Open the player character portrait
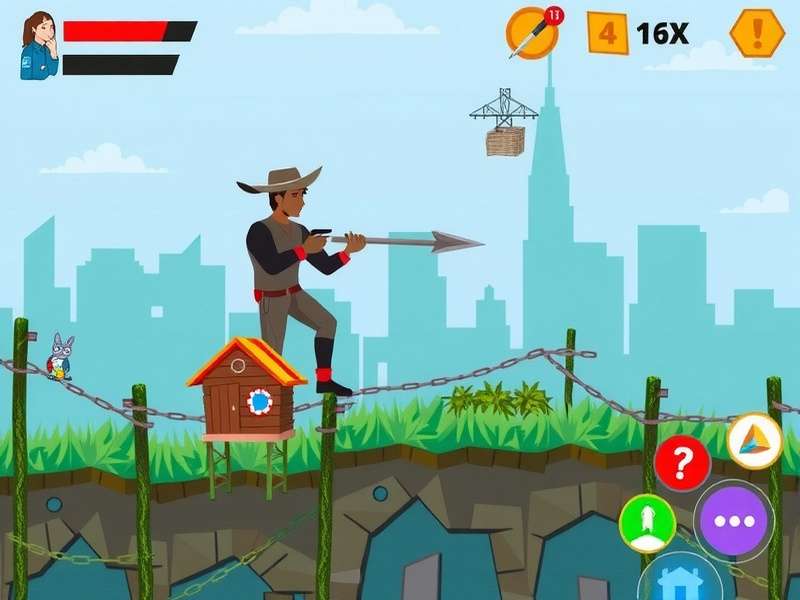Screen dimensions: 800x600 click(x=39, y=45)
